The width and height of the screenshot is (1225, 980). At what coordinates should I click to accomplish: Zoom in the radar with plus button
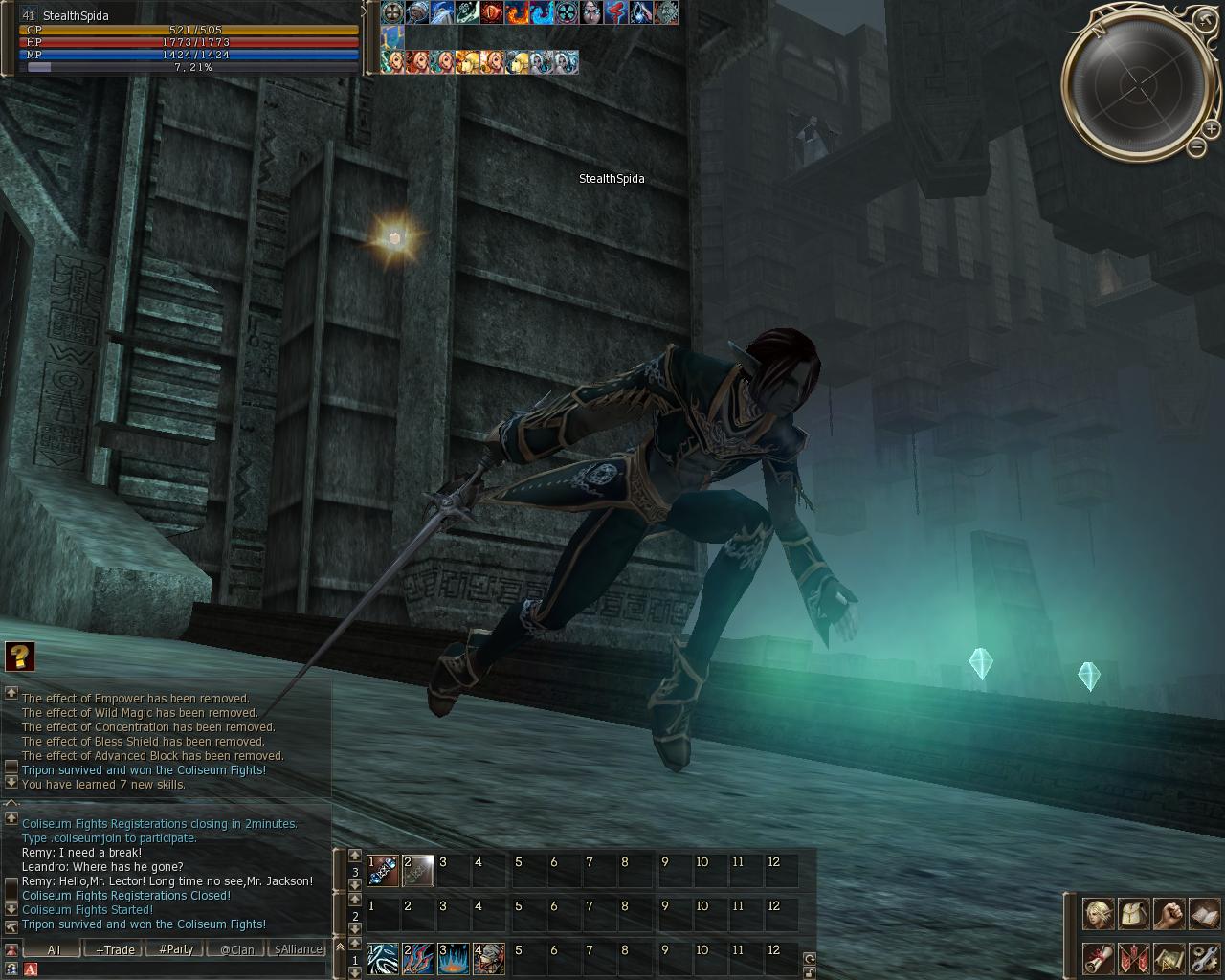coord(1212,128)
